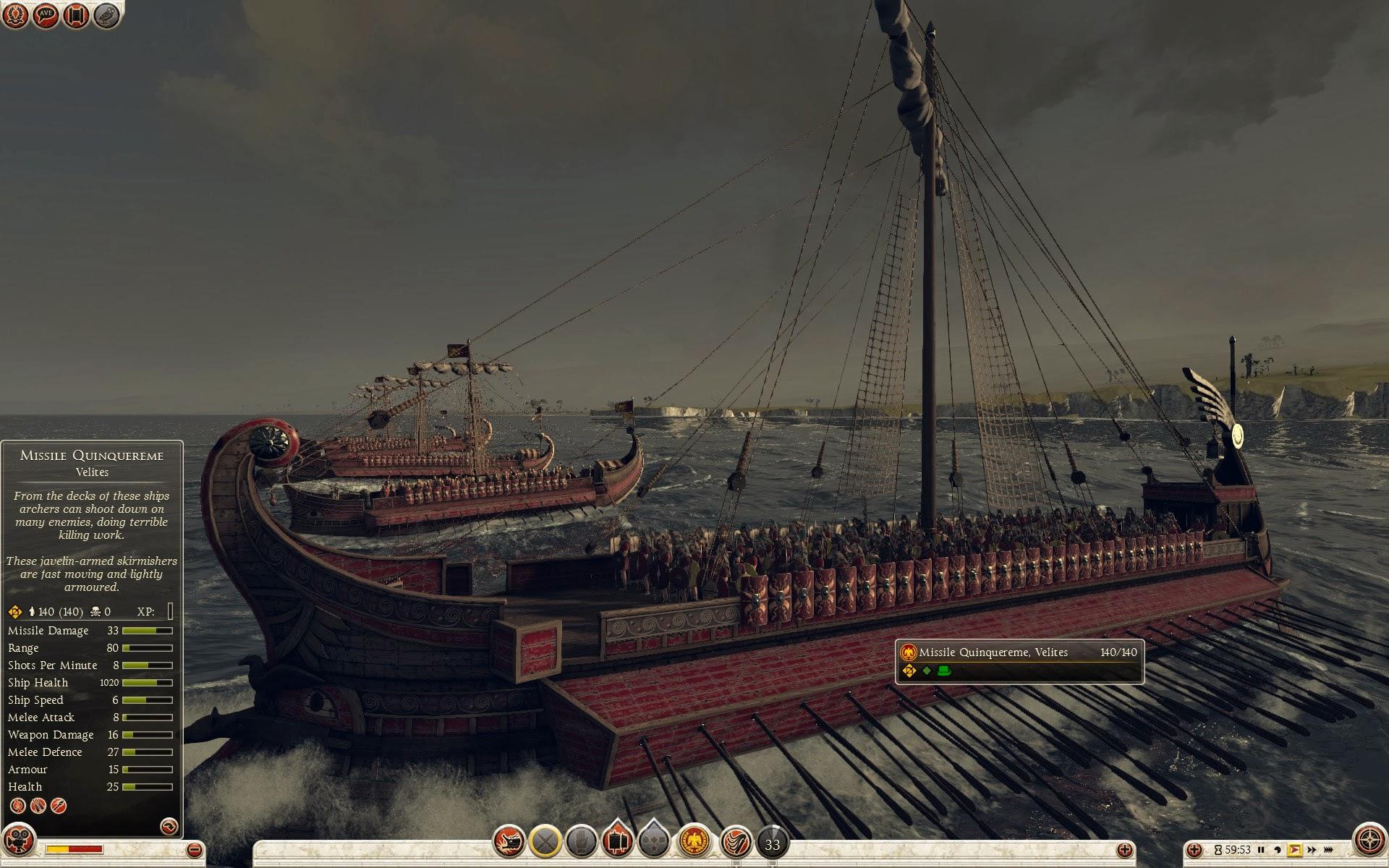1389x868 pixels.
Task: Open the AVE chat bubble
Action: [46, 14]
